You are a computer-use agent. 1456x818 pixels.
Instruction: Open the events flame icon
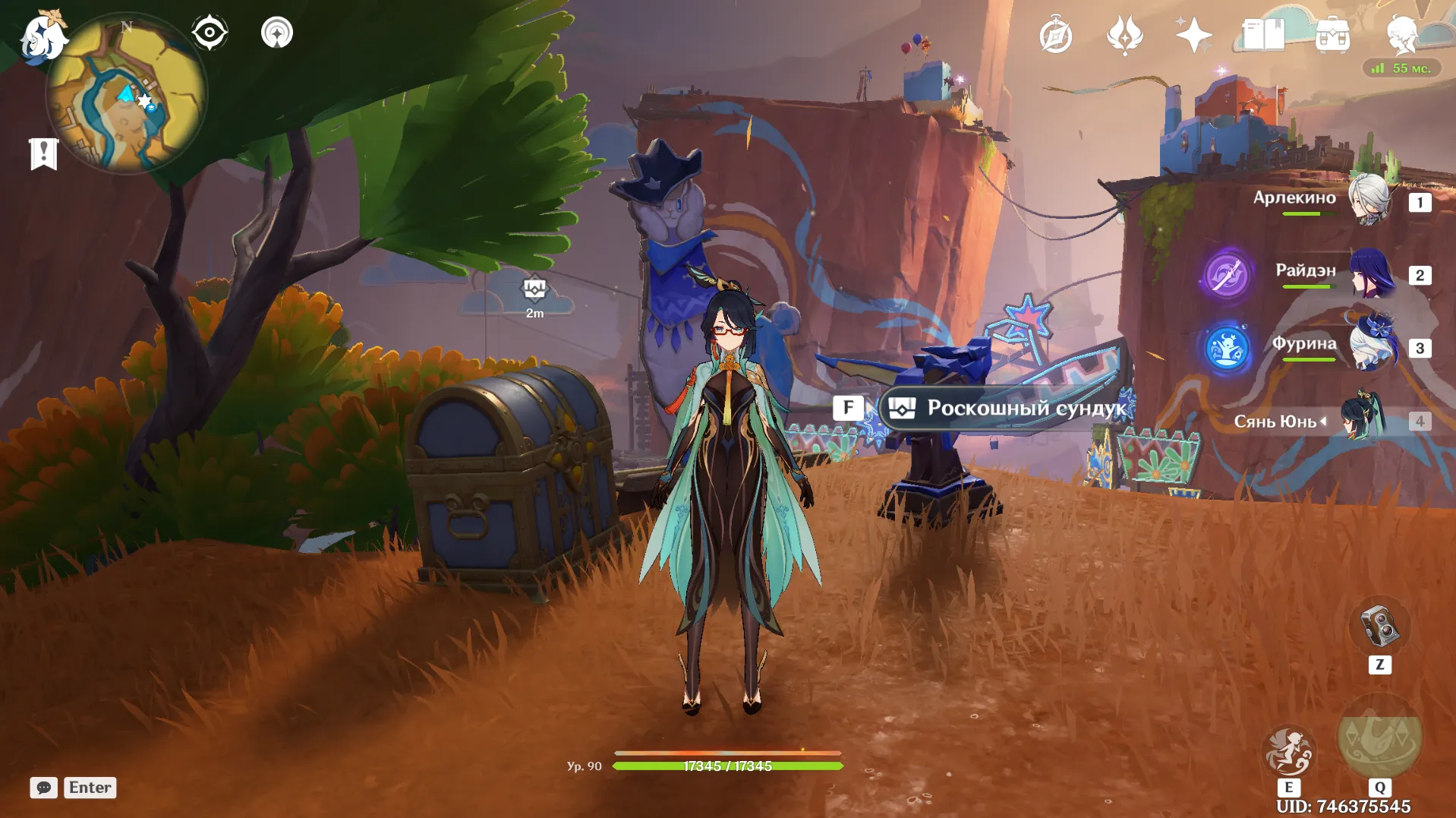click(x=1124, y=35)
